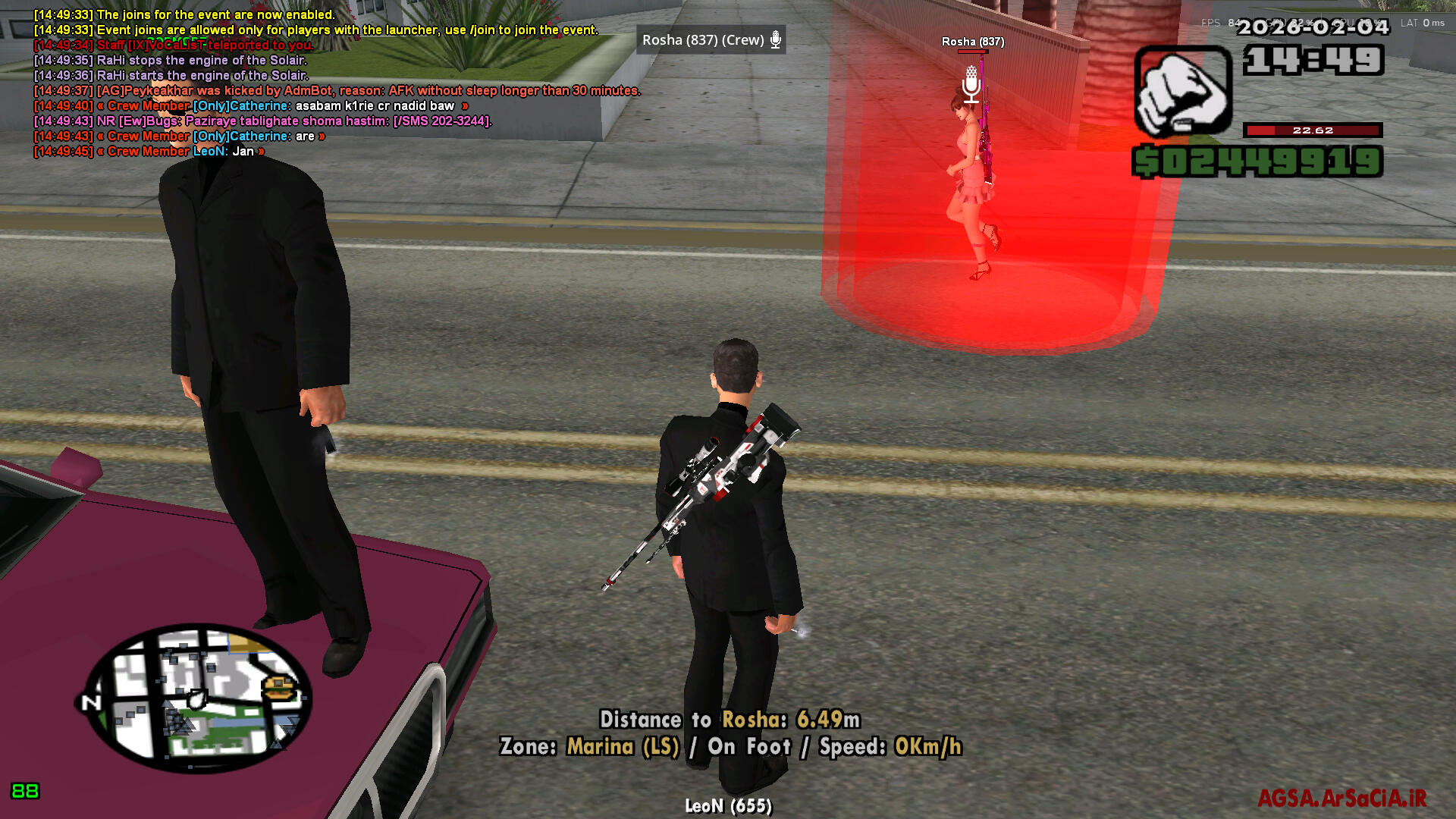Viewport: 1456px width, 819px height.
Task: Click the microphone icon above Rosha's head
Action: 971,84
